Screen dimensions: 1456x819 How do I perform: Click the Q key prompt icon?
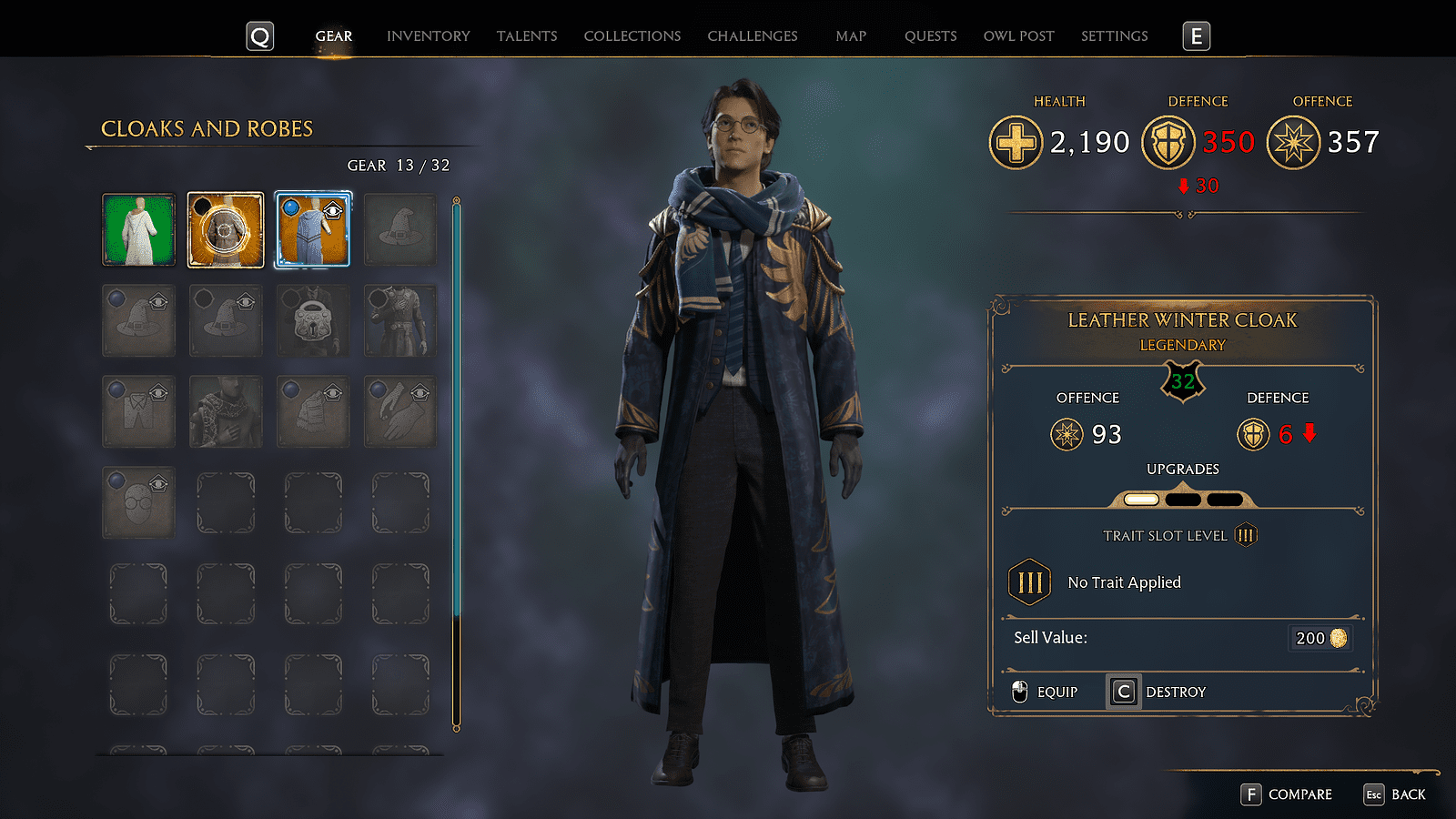pos(259,36)
